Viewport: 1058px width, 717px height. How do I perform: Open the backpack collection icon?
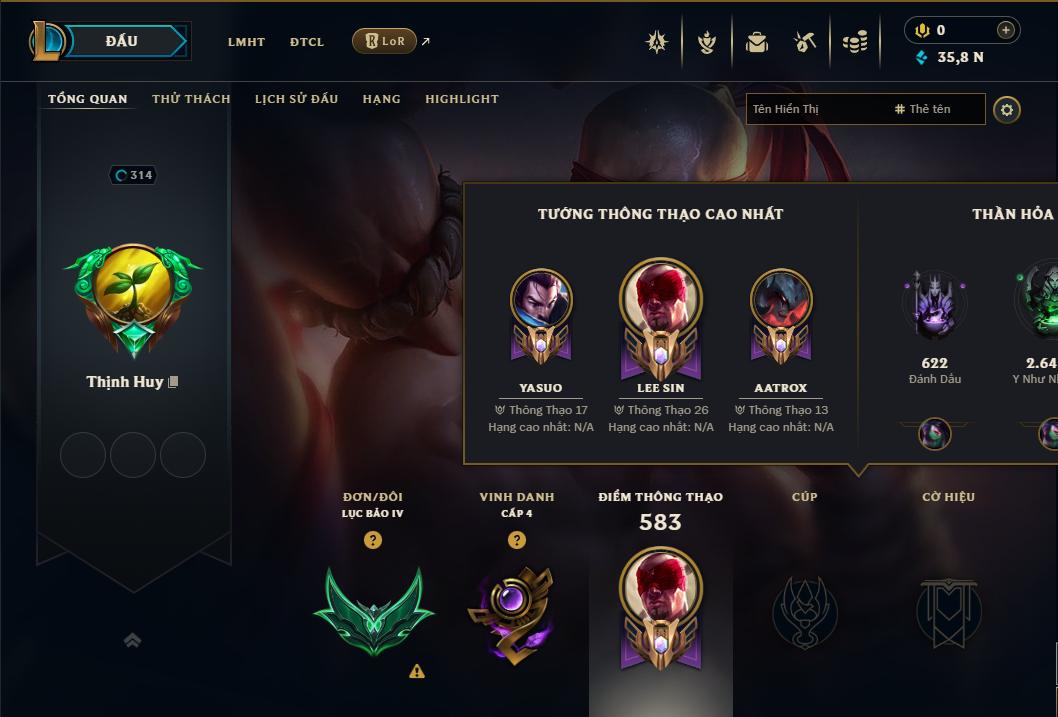(757, 42)
